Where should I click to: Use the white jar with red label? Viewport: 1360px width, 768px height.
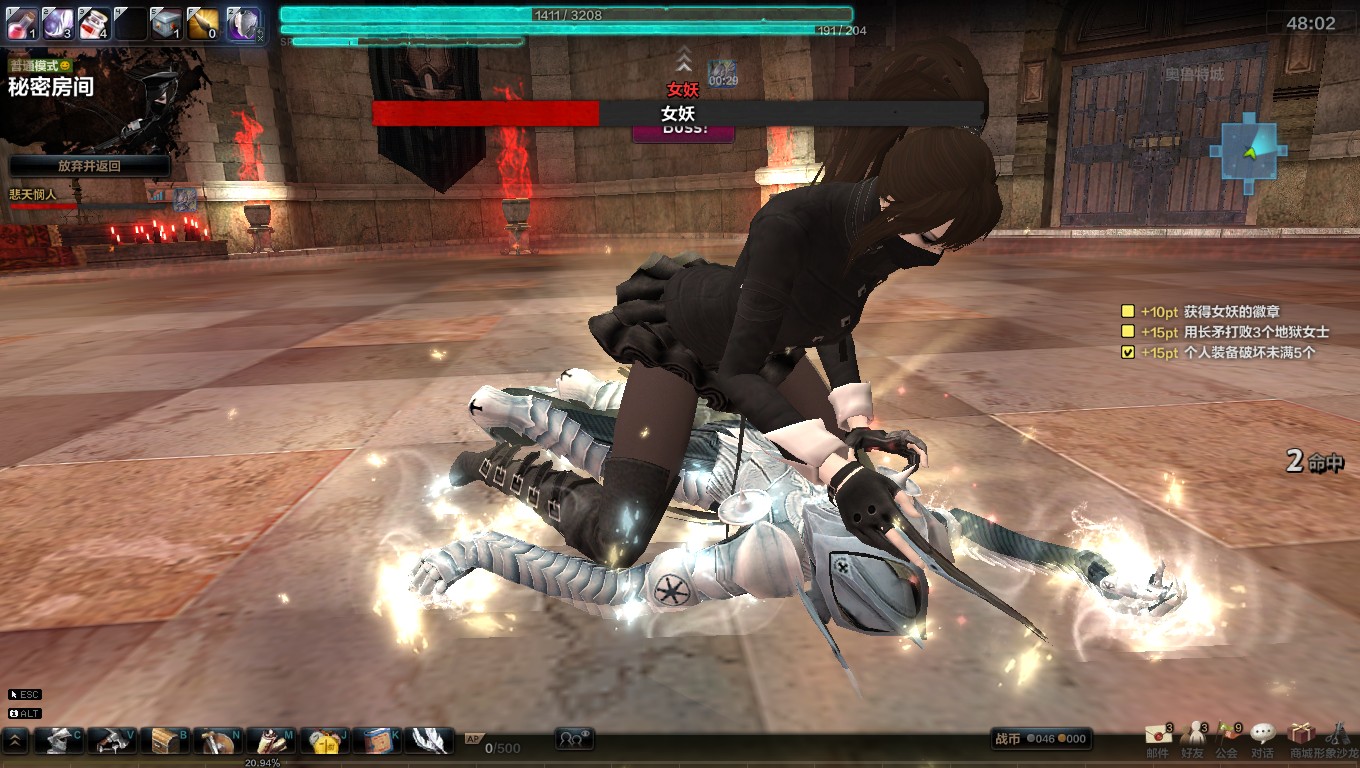point(94,22)
